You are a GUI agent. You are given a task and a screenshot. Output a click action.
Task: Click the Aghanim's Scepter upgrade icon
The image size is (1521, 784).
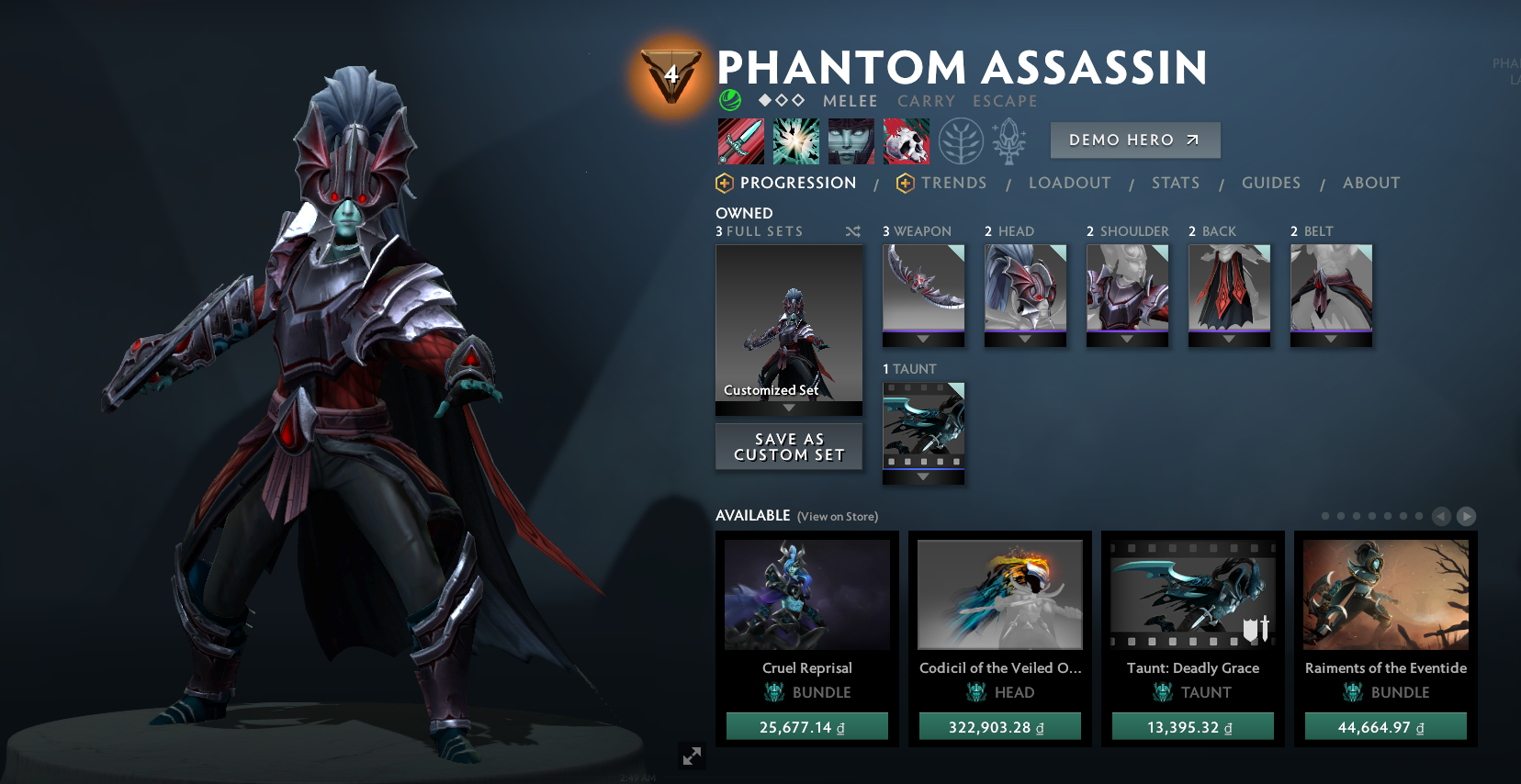click(x=1008, y=143)
